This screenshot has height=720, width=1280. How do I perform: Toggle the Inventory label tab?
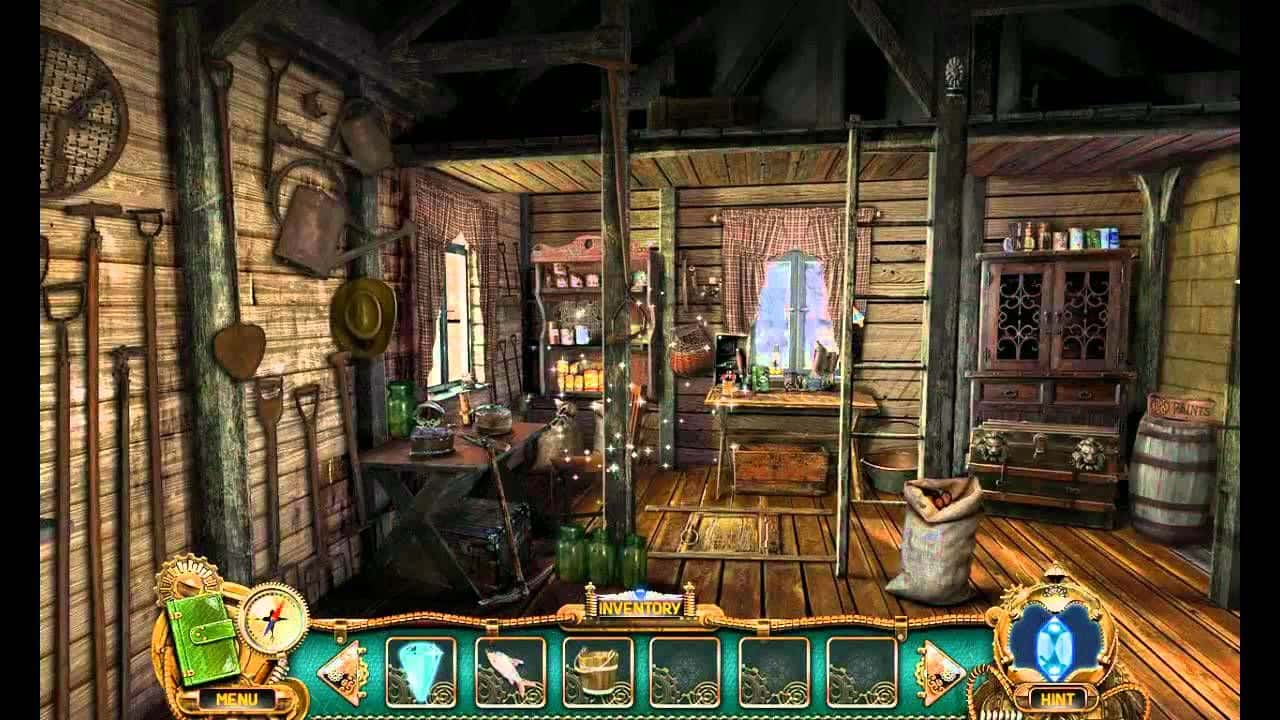[639, 607]
